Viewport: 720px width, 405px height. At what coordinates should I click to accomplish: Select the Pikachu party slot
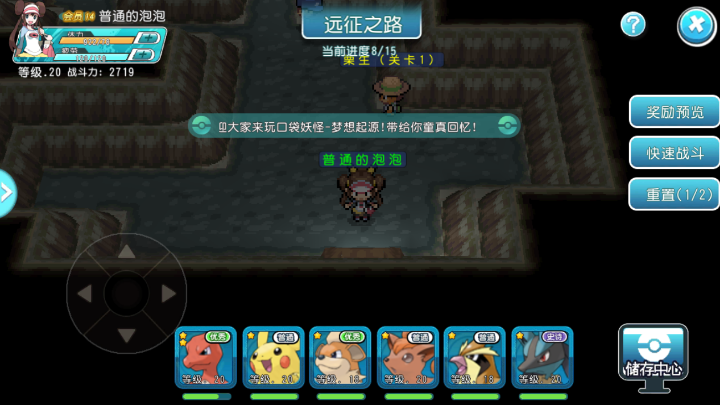(x=273, y=357)
